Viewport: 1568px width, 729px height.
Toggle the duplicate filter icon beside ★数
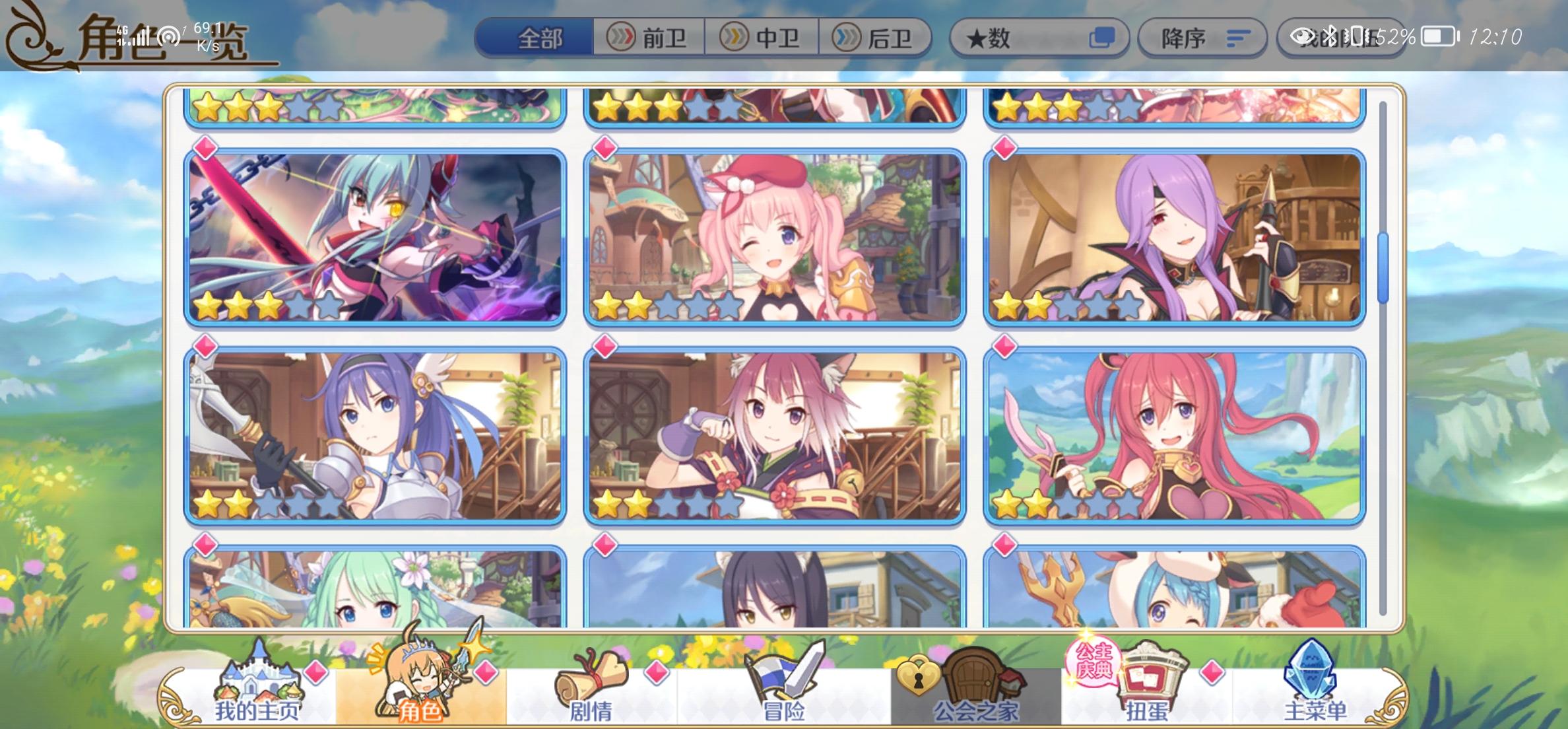pyautogui.click(x=1102, y=38)
